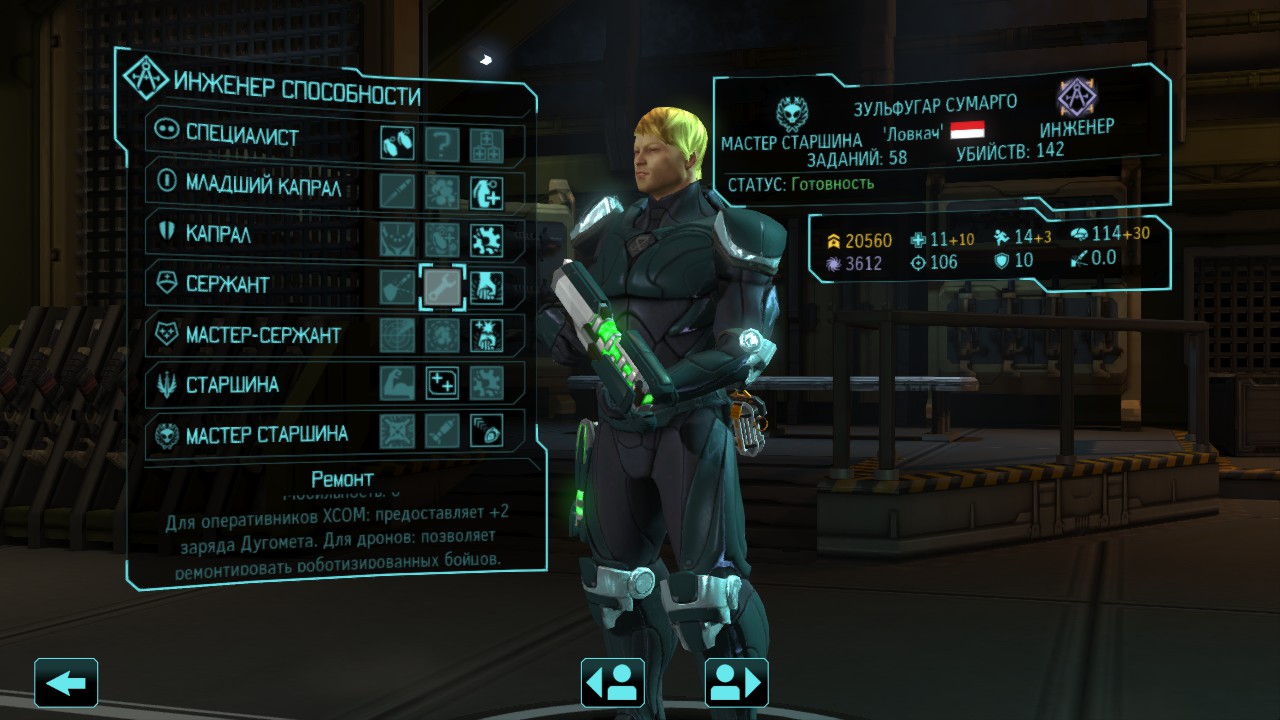Screen dimensions: 1280x720
Task: Switch to the previous soldier
Action: 612,683
